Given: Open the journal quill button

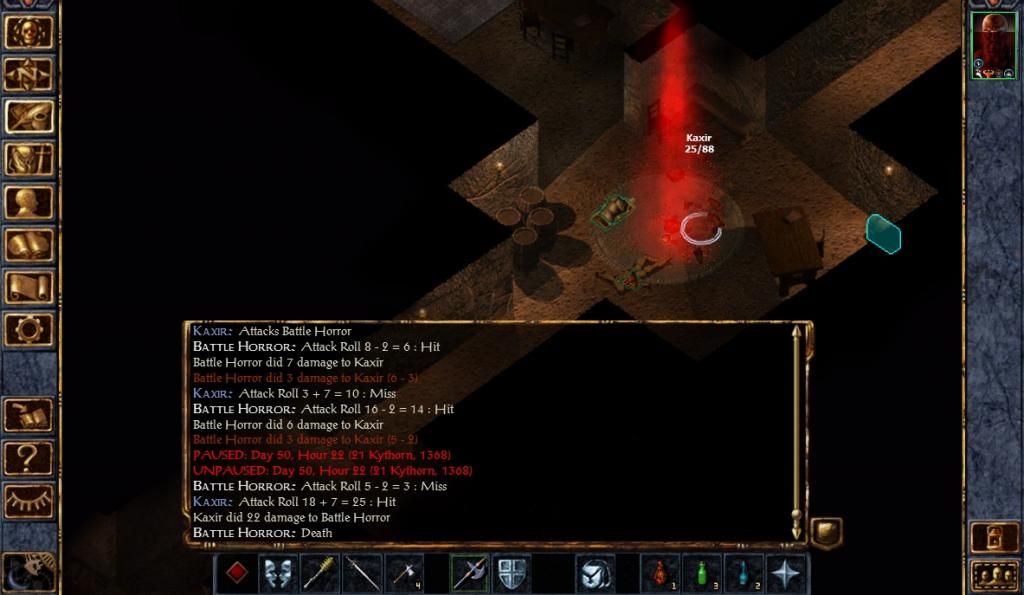Looking at the screenshot, I should tap(29, 117).
